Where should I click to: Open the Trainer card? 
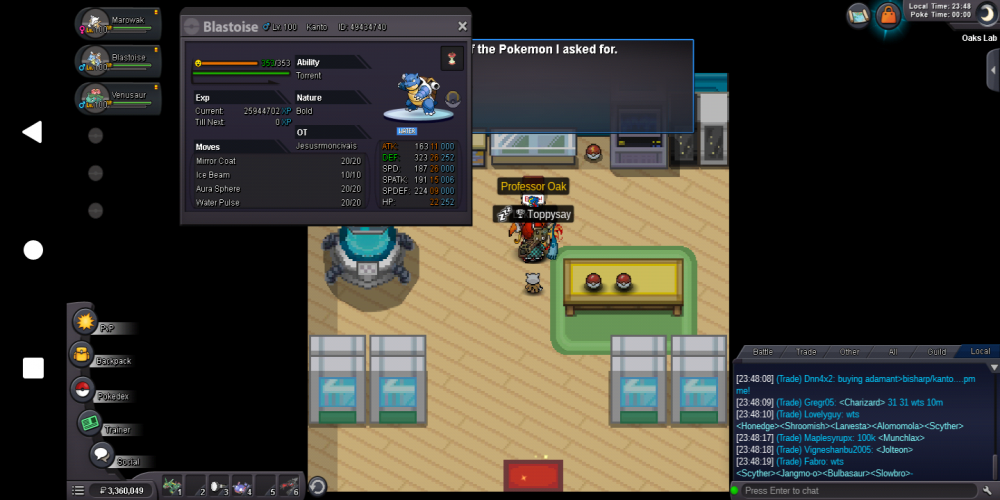[92, 424]
